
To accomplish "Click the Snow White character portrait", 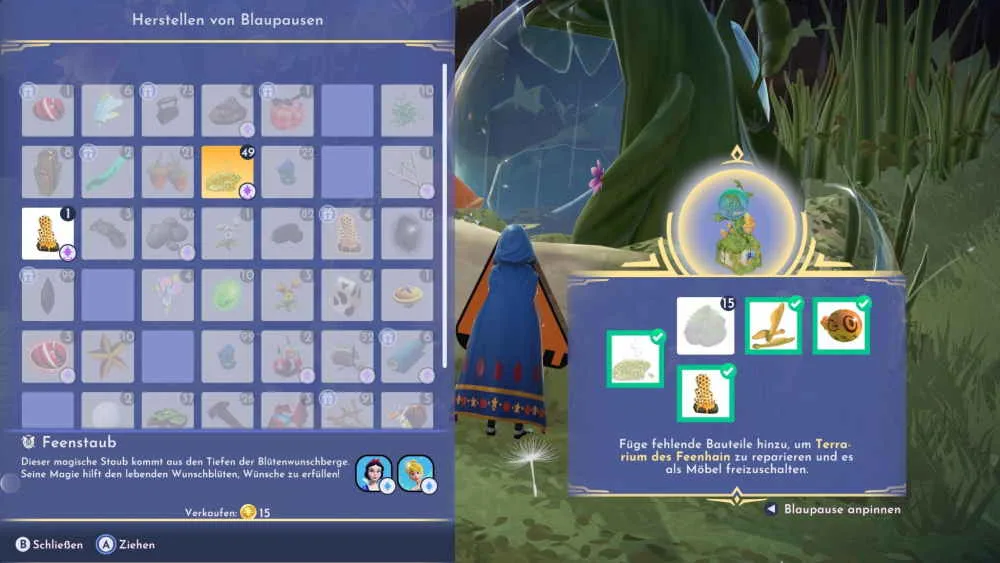I will pos(373,473).
